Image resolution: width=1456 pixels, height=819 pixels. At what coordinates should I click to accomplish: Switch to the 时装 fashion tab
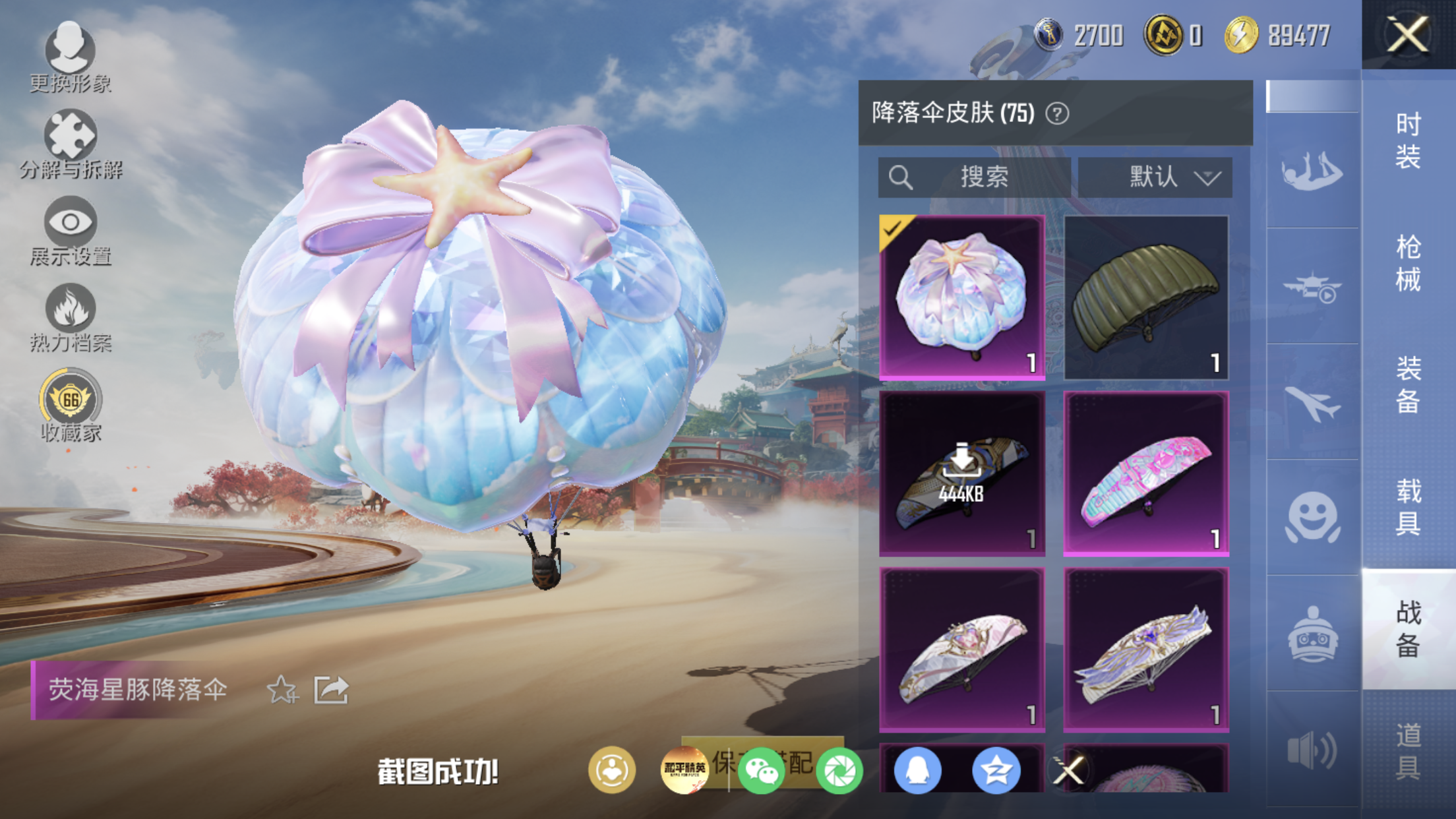[x=1408, y=140]
